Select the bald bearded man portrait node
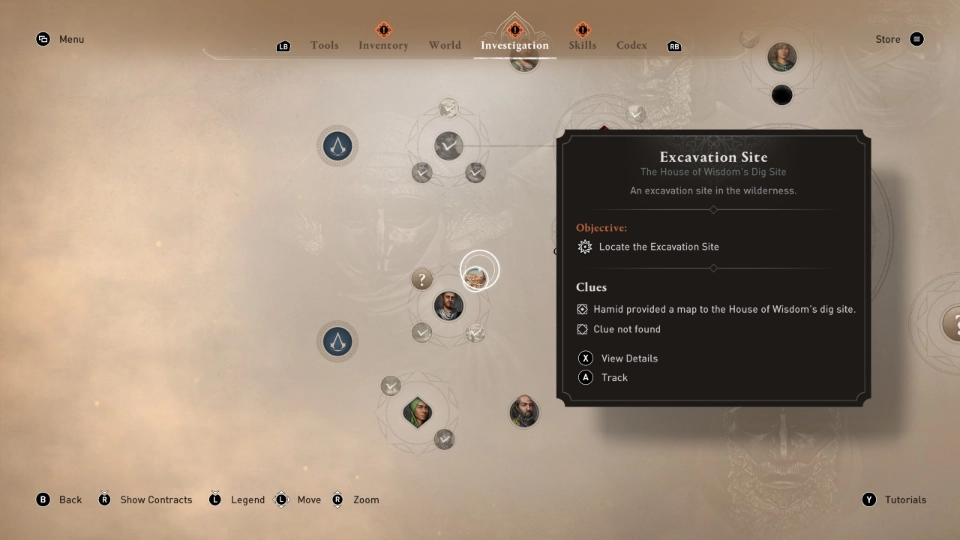The image size is (960, 540). pos(523,410)
